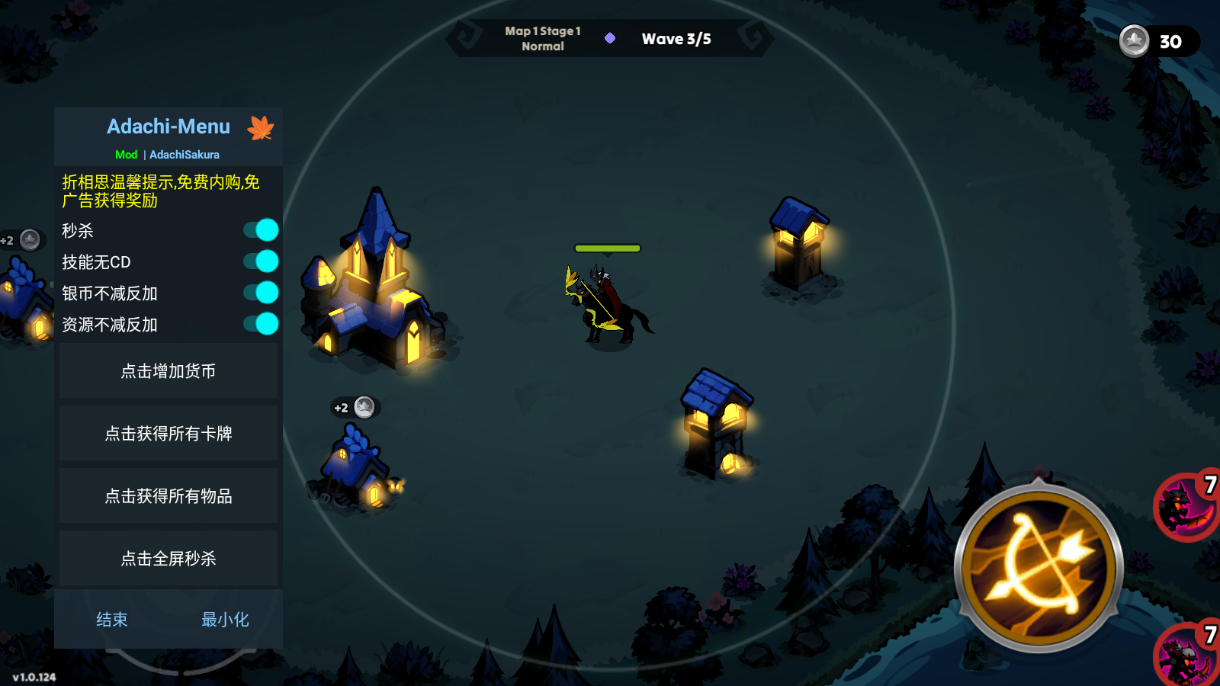Click 结束 to end the mod menu

pos(112,620)
